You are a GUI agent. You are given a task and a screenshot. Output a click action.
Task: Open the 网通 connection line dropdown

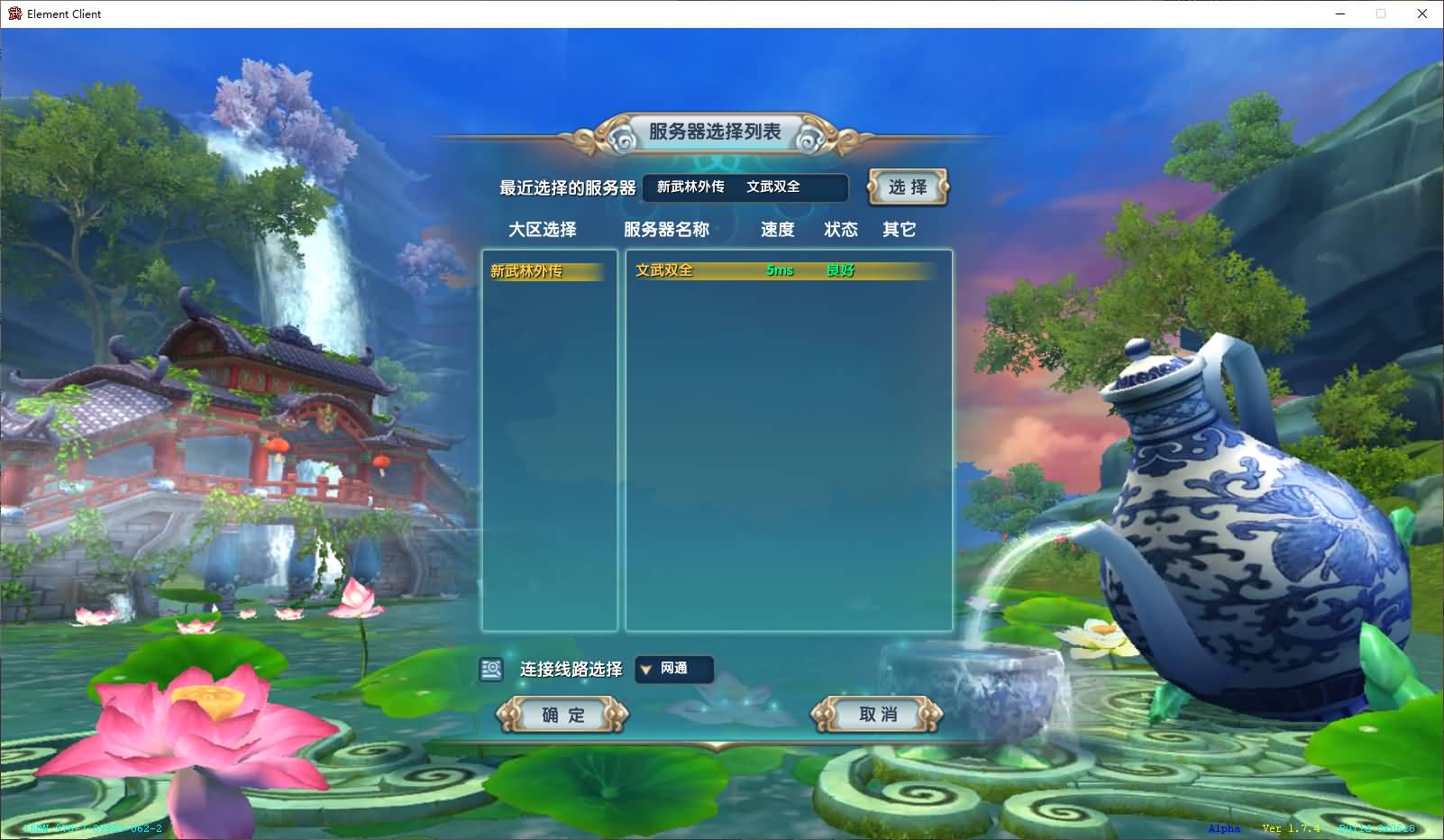pyautogui.click(x=673, y=669)
